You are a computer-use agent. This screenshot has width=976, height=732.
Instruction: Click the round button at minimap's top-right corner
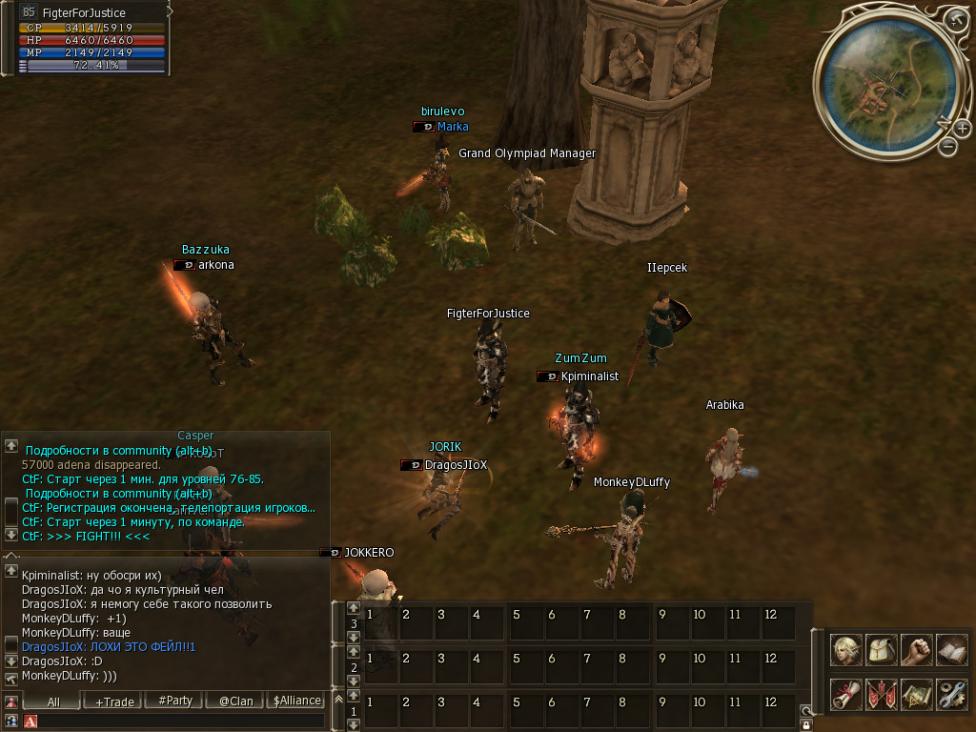[953, 18]
